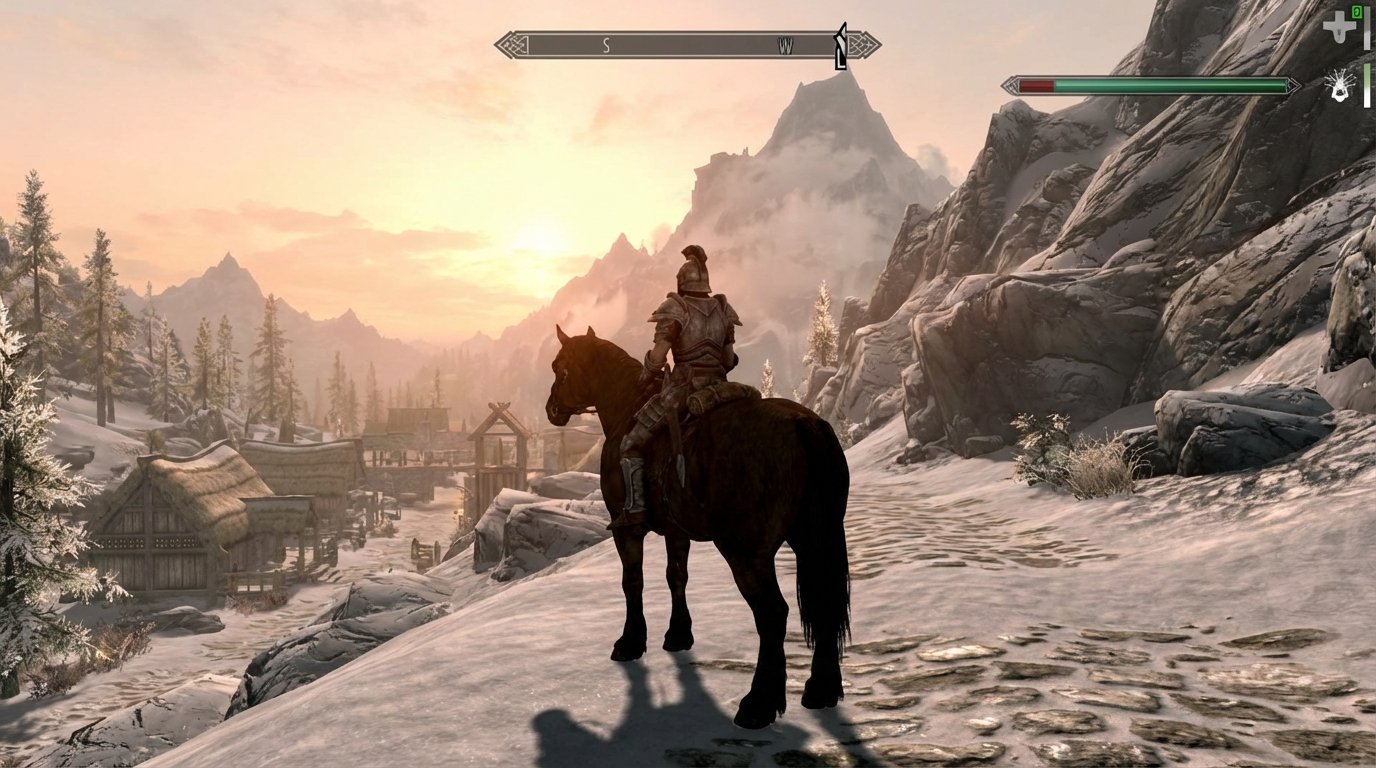Select the equipped weapon icon top right
The image size is (1376, 768).
point(1339,27)
